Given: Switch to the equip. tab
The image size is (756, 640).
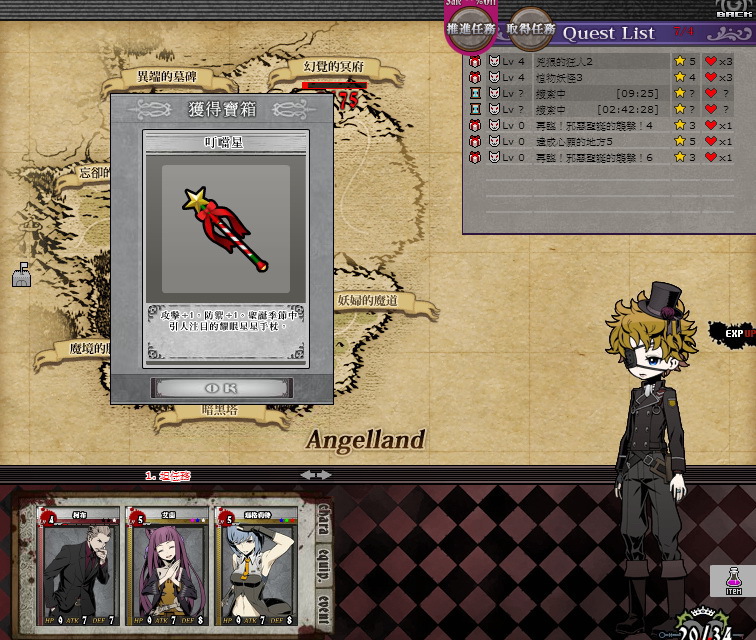Looking at the screenshot, I should (324, 564).
